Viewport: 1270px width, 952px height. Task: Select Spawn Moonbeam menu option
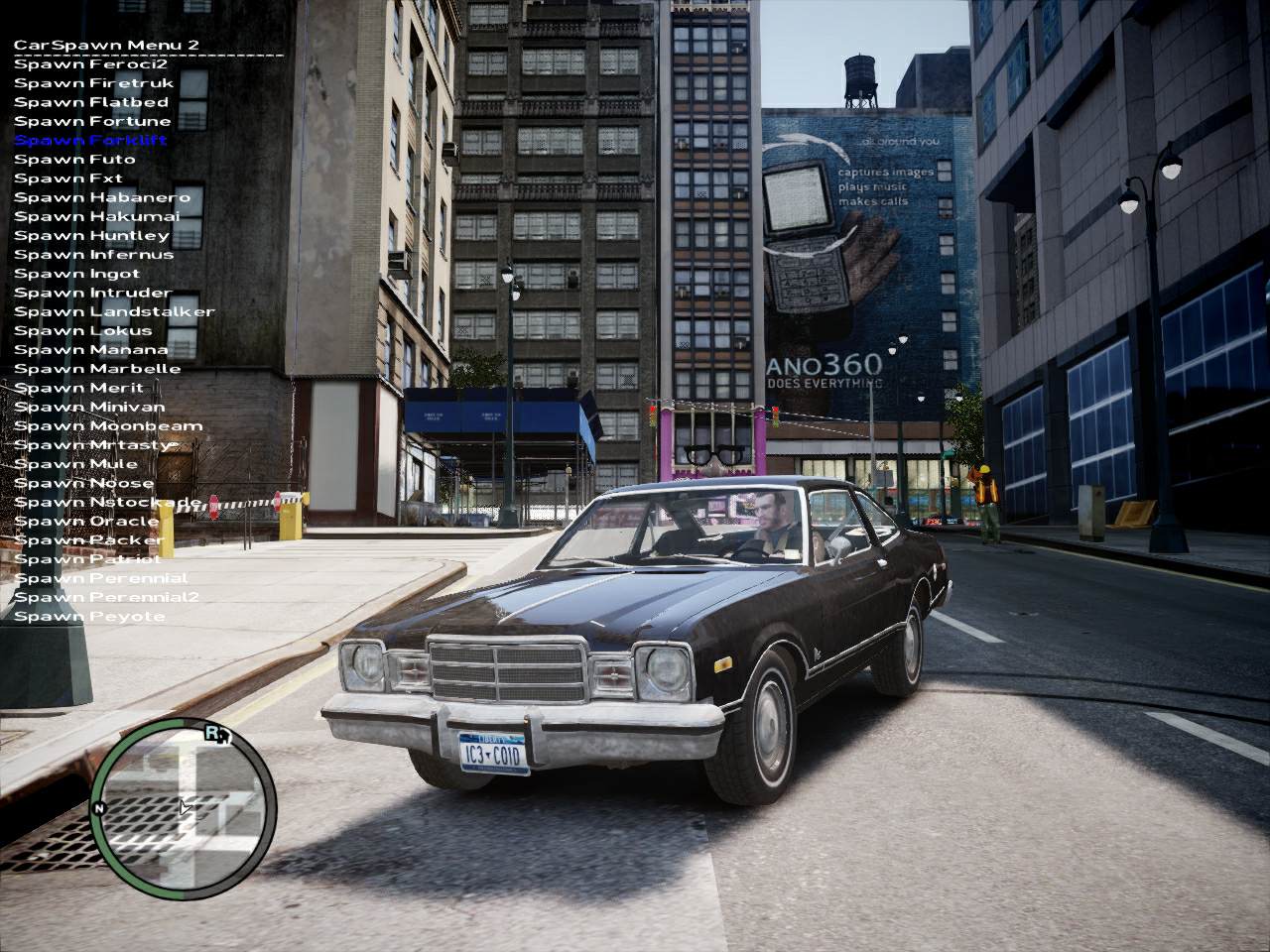pos(108,426)
